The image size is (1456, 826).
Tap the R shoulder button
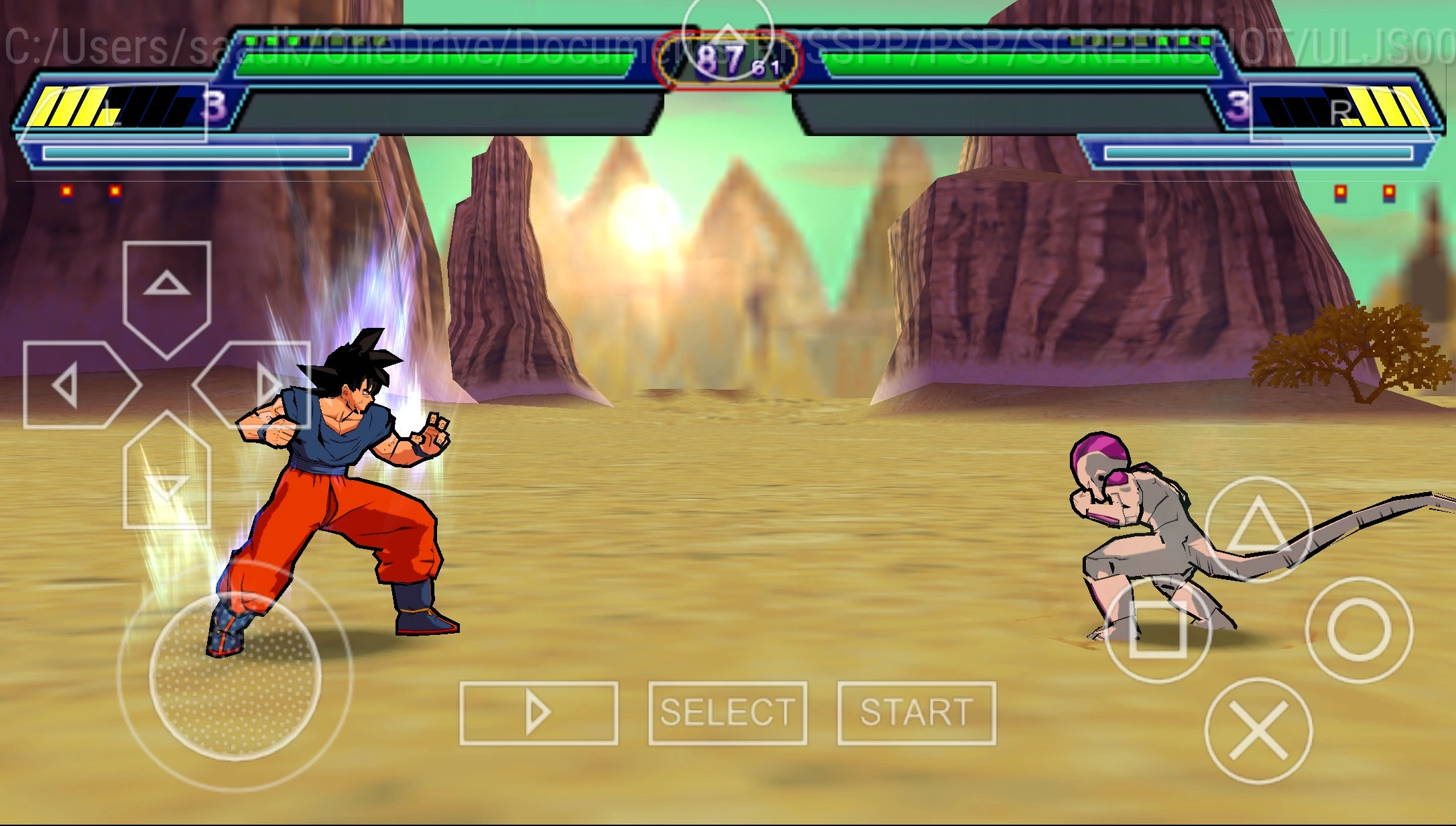point(1343,113)
